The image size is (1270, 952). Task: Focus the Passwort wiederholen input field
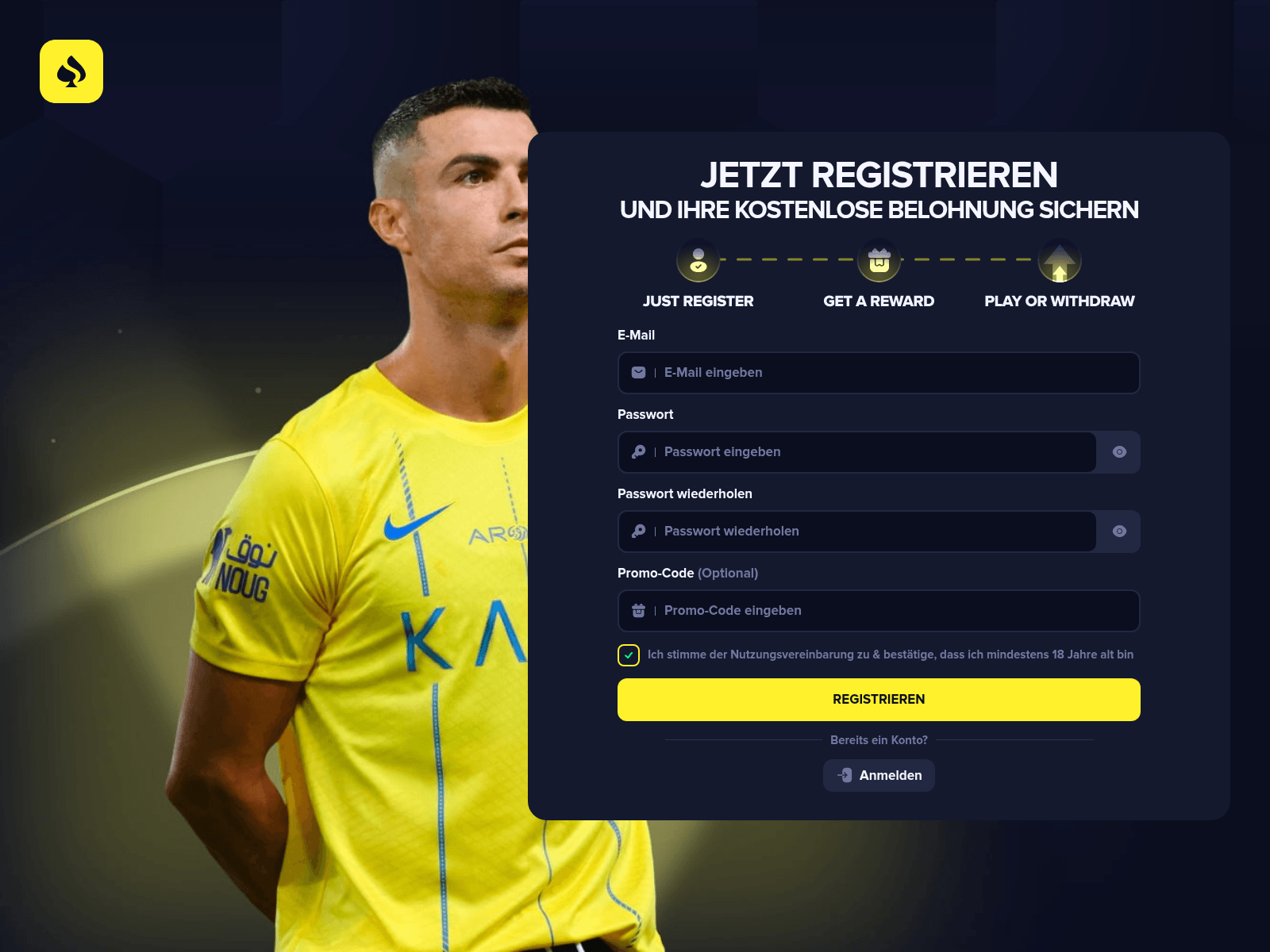pos(857,532)
